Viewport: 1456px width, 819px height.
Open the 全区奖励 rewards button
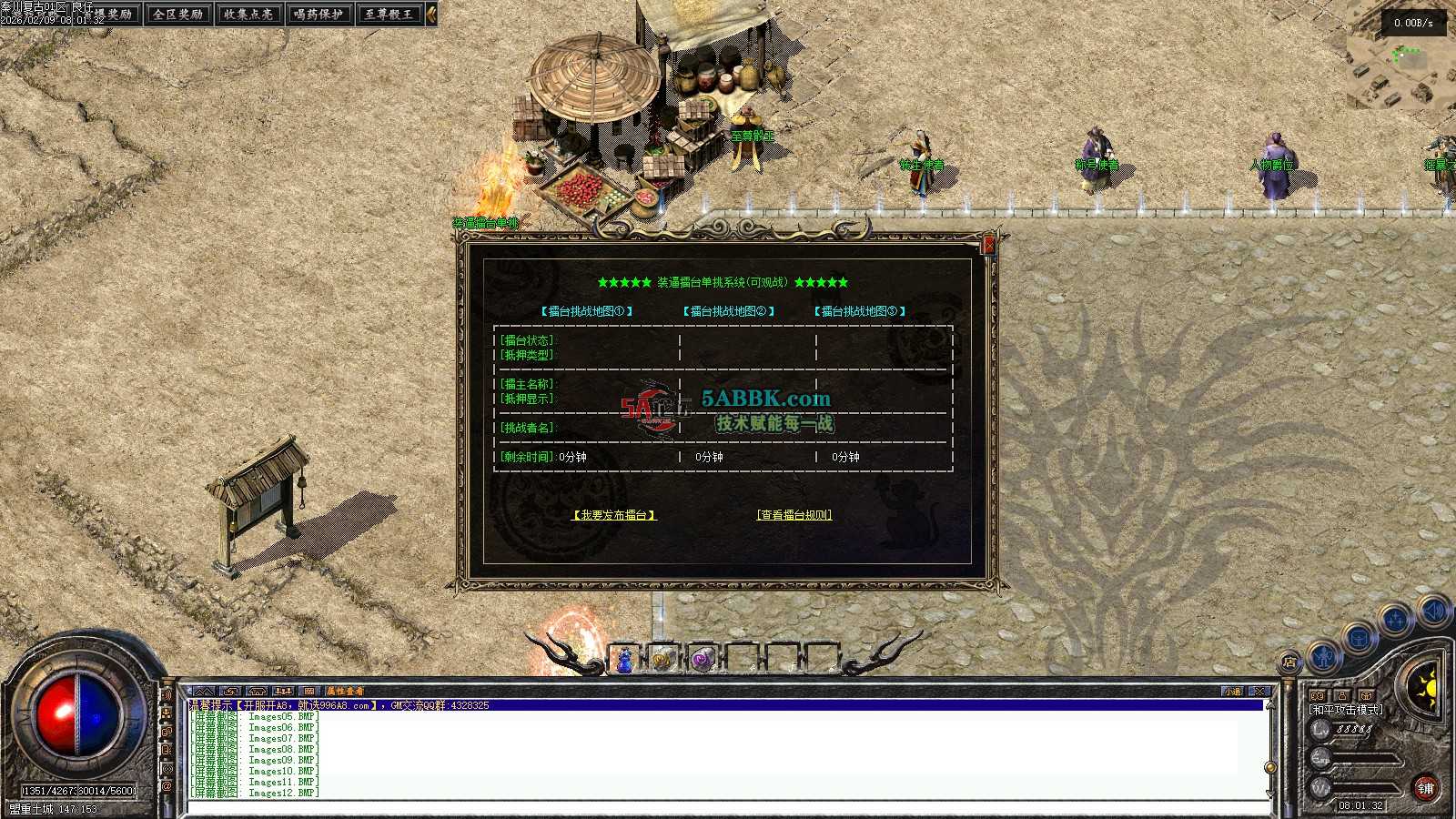178,14
